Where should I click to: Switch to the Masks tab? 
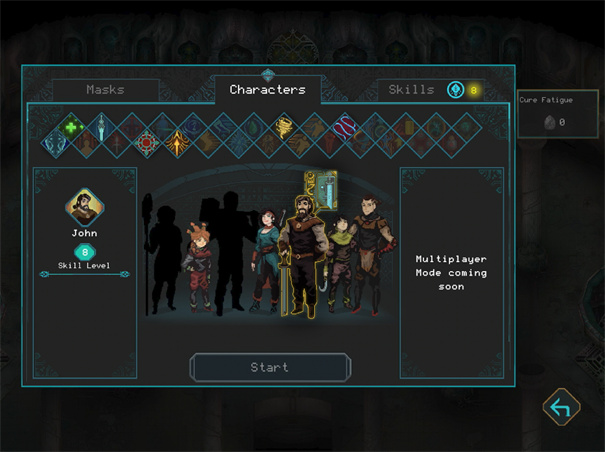(105, 90)
